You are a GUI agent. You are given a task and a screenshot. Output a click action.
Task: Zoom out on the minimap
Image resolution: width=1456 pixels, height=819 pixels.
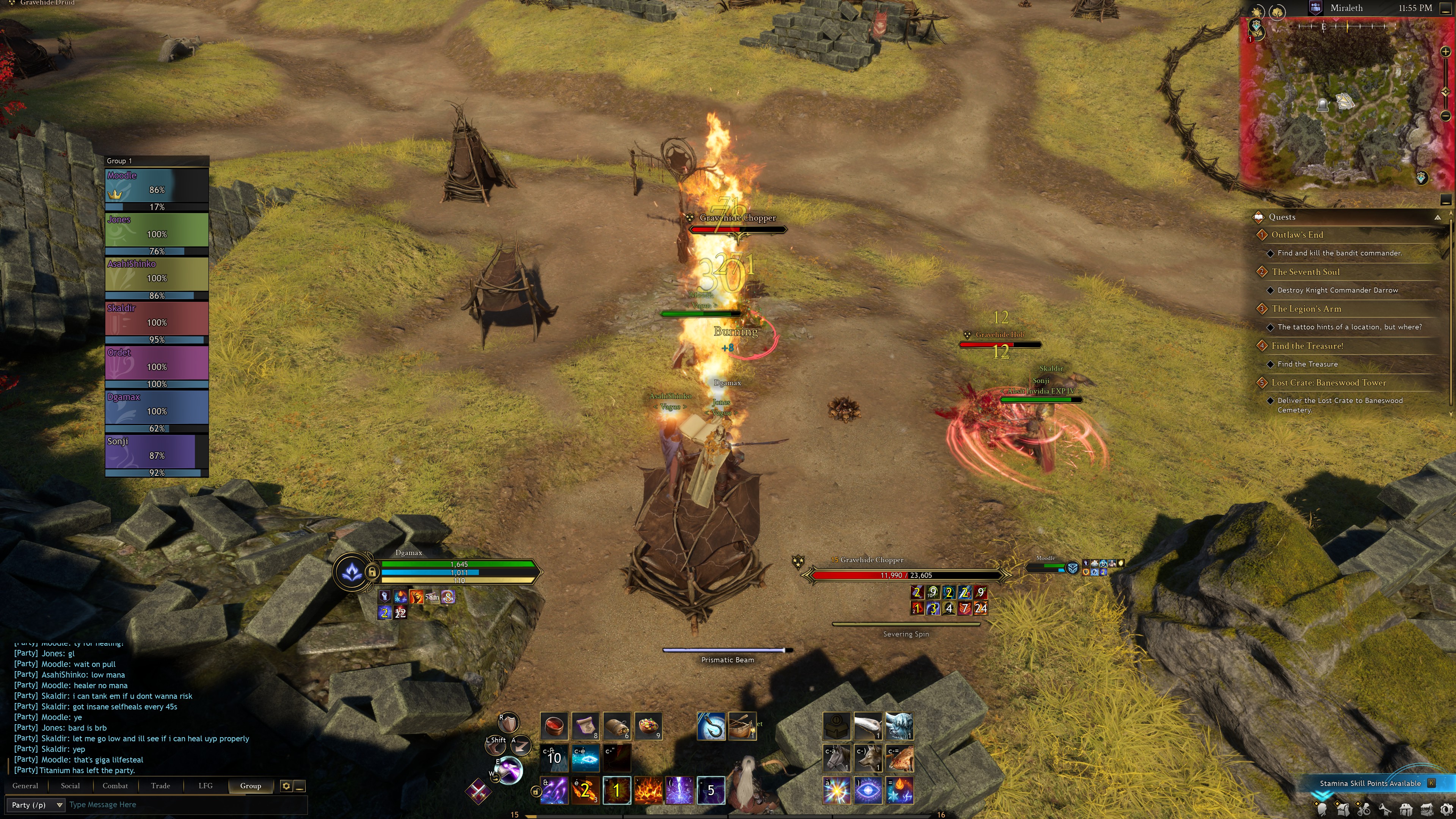coord(1445,116)
